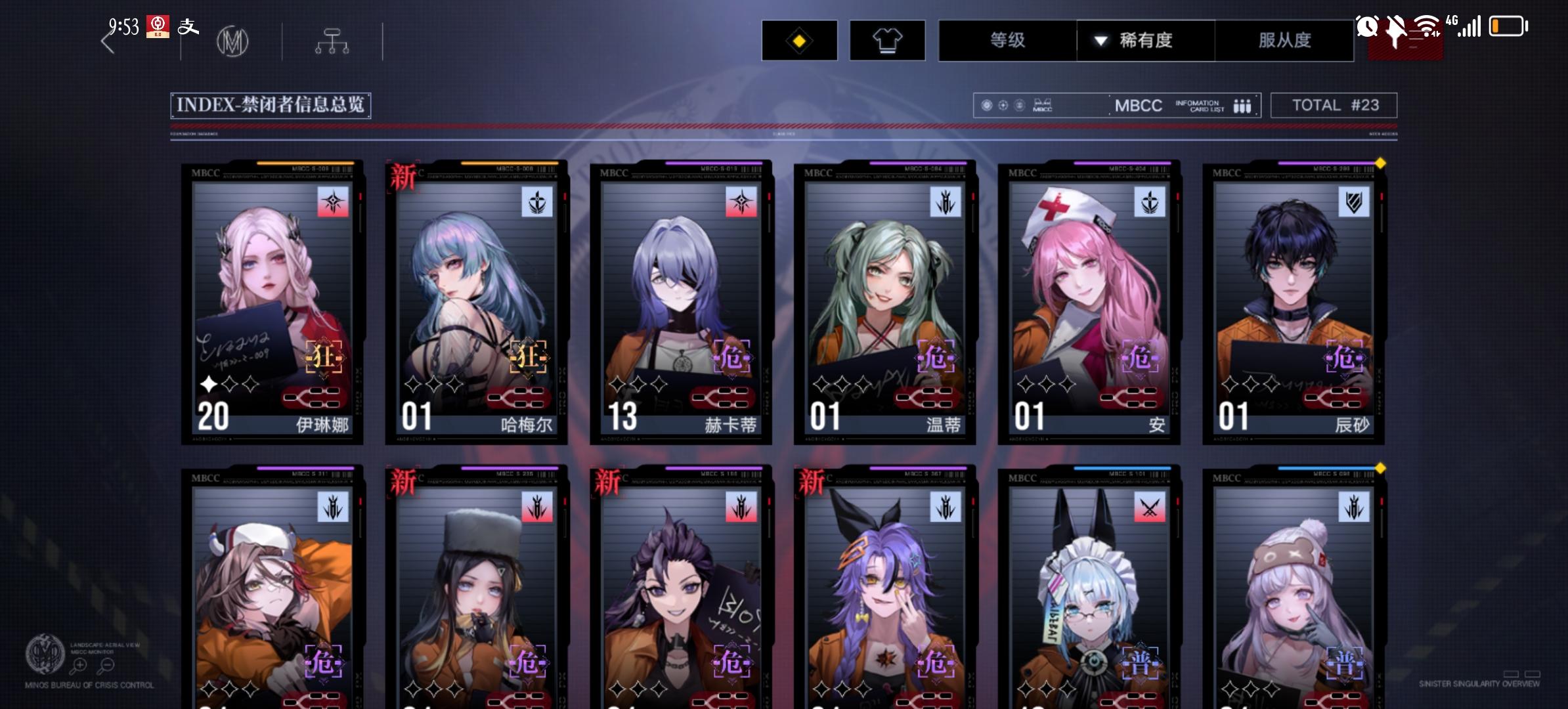Open the shirt outfit icon in the toolbar
This screenshot has width=1568, height=709.
click(x=888, y=41)
